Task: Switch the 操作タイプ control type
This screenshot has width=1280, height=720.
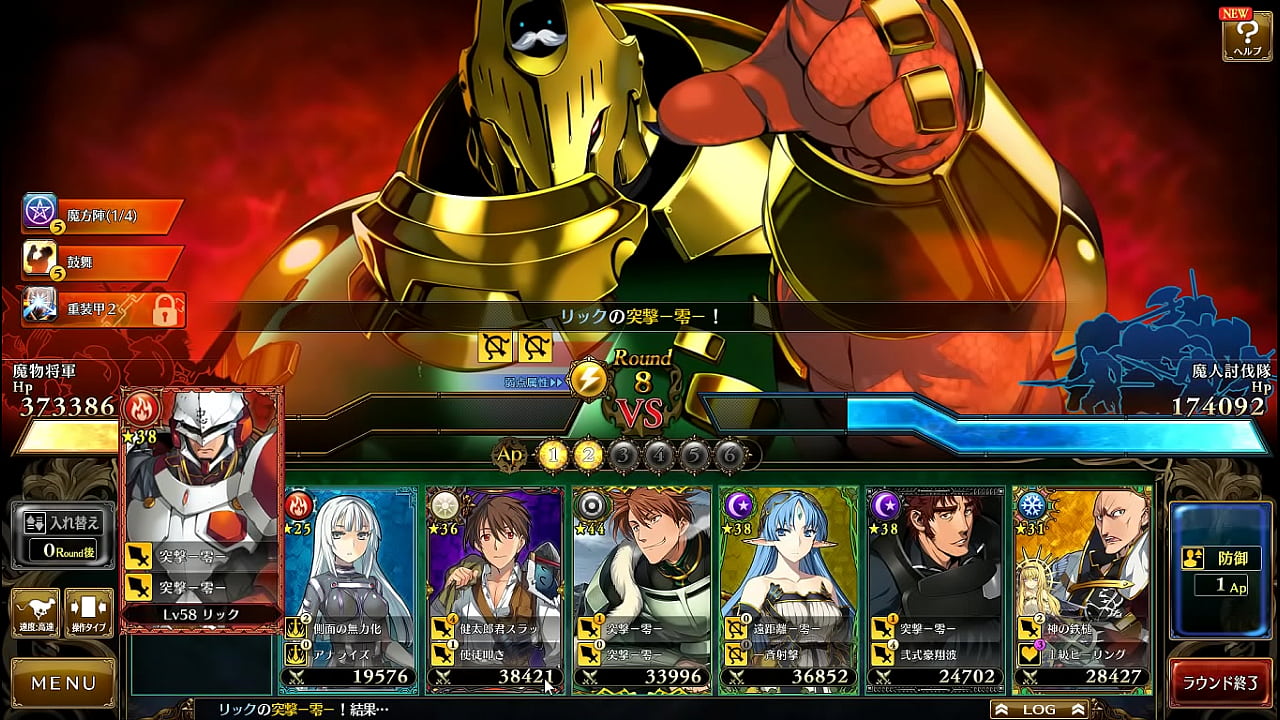Action: 88,612
